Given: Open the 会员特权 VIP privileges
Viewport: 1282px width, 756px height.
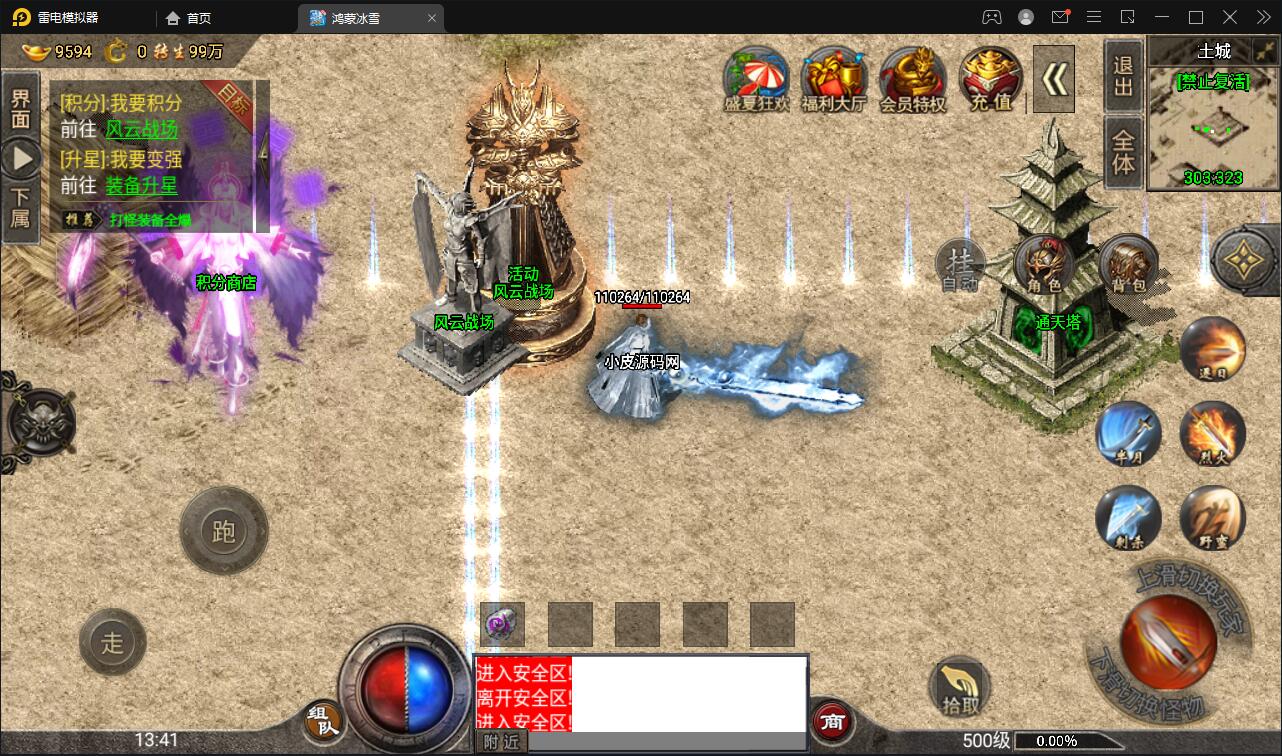Looking at the screenshot, I should pyautogui.click(x=912, y=78).
